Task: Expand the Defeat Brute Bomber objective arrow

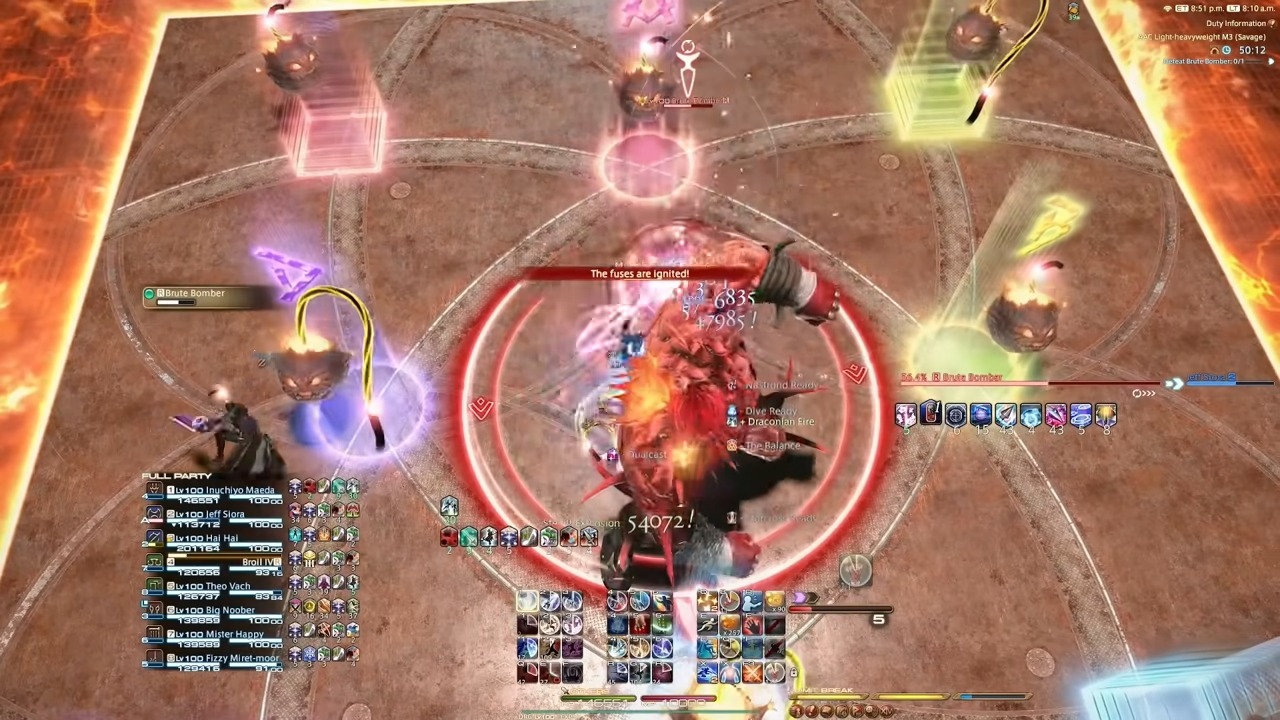Action: point(1271,61)
